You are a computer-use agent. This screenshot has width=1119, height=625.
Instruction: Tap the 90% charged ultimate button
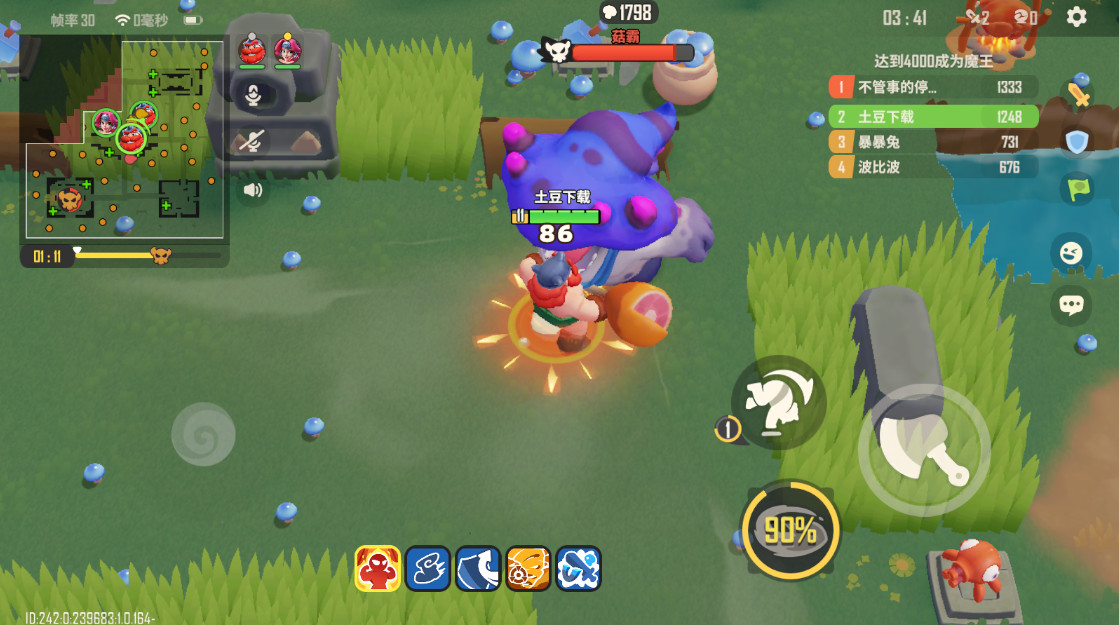[x=791, y=530]
